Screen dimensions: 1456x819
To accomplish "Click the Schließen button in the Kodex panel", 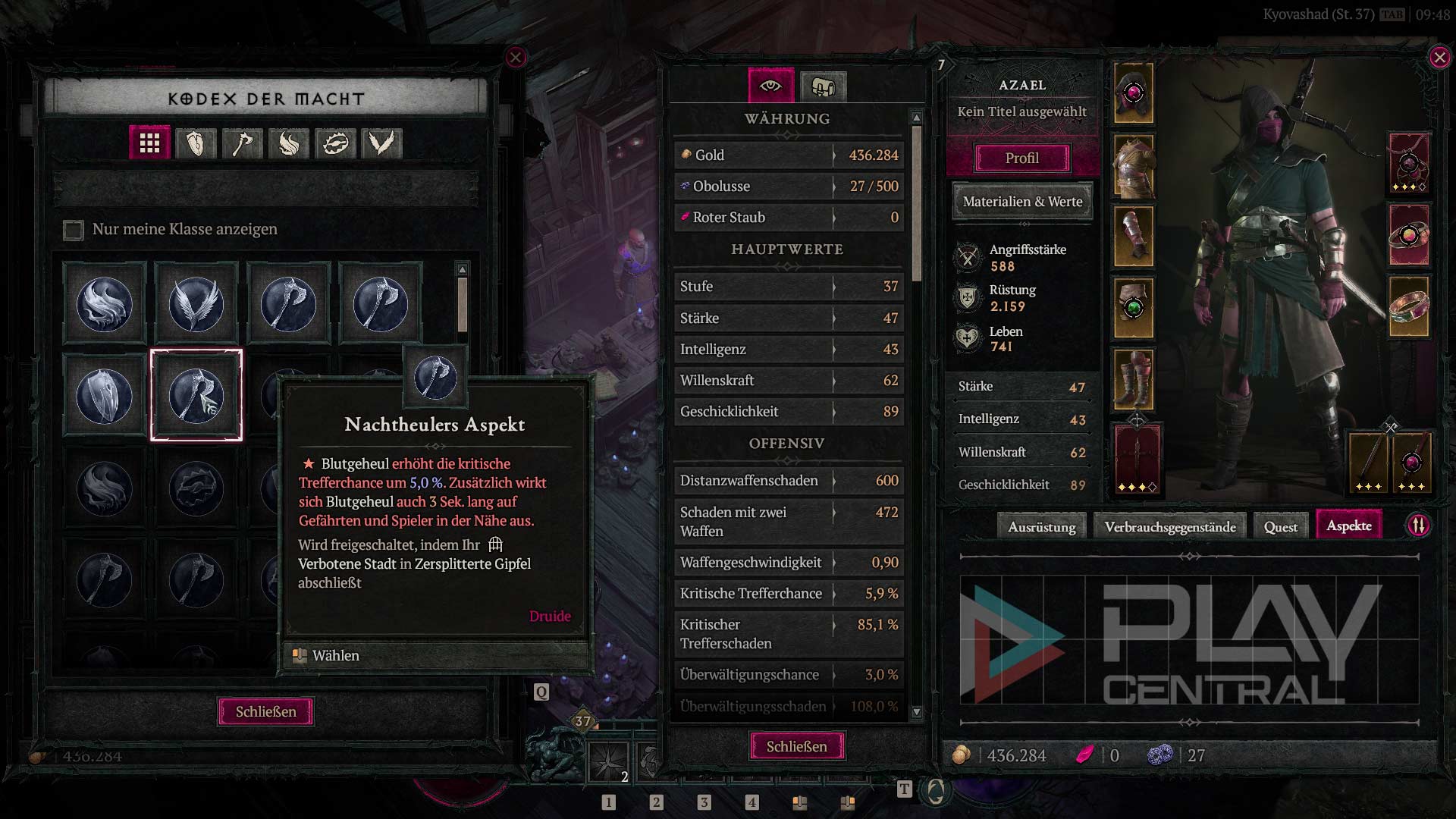I will (x=265, y=711).
